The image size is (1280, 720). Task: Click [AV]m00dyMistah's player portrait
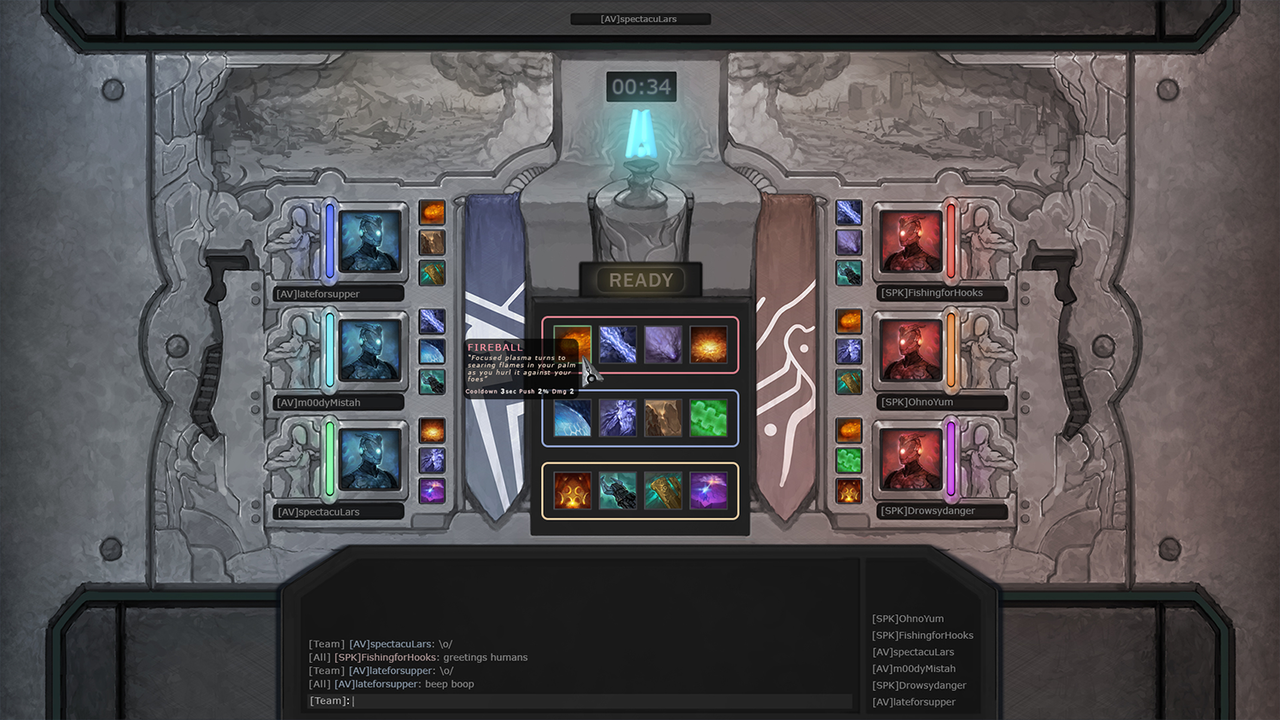(369, 351)
